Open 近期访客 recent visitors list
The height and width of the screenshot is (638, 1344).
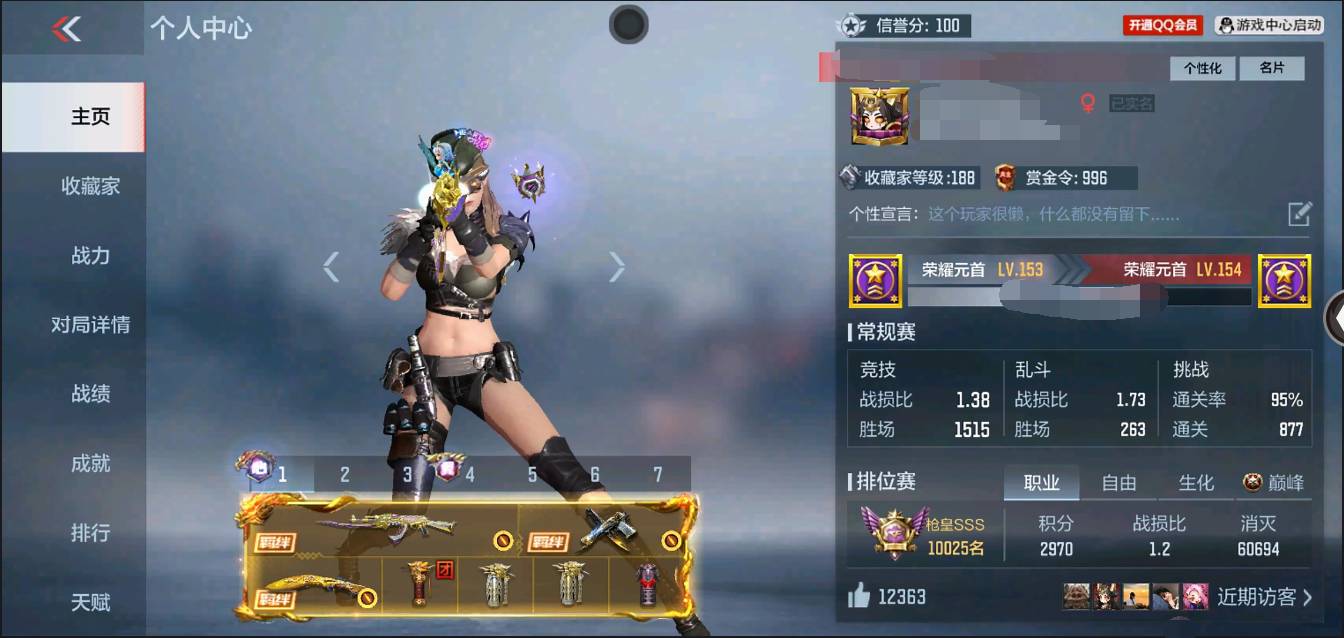click(x=1264, y=597)
